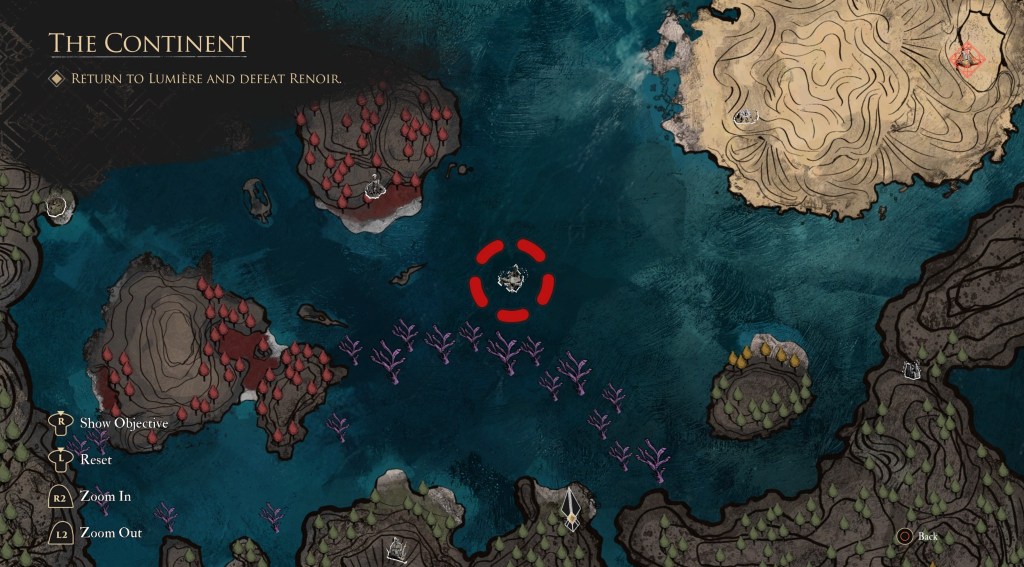
Task: Choose the location marker on the red-tree island
Action: [375, 185]
